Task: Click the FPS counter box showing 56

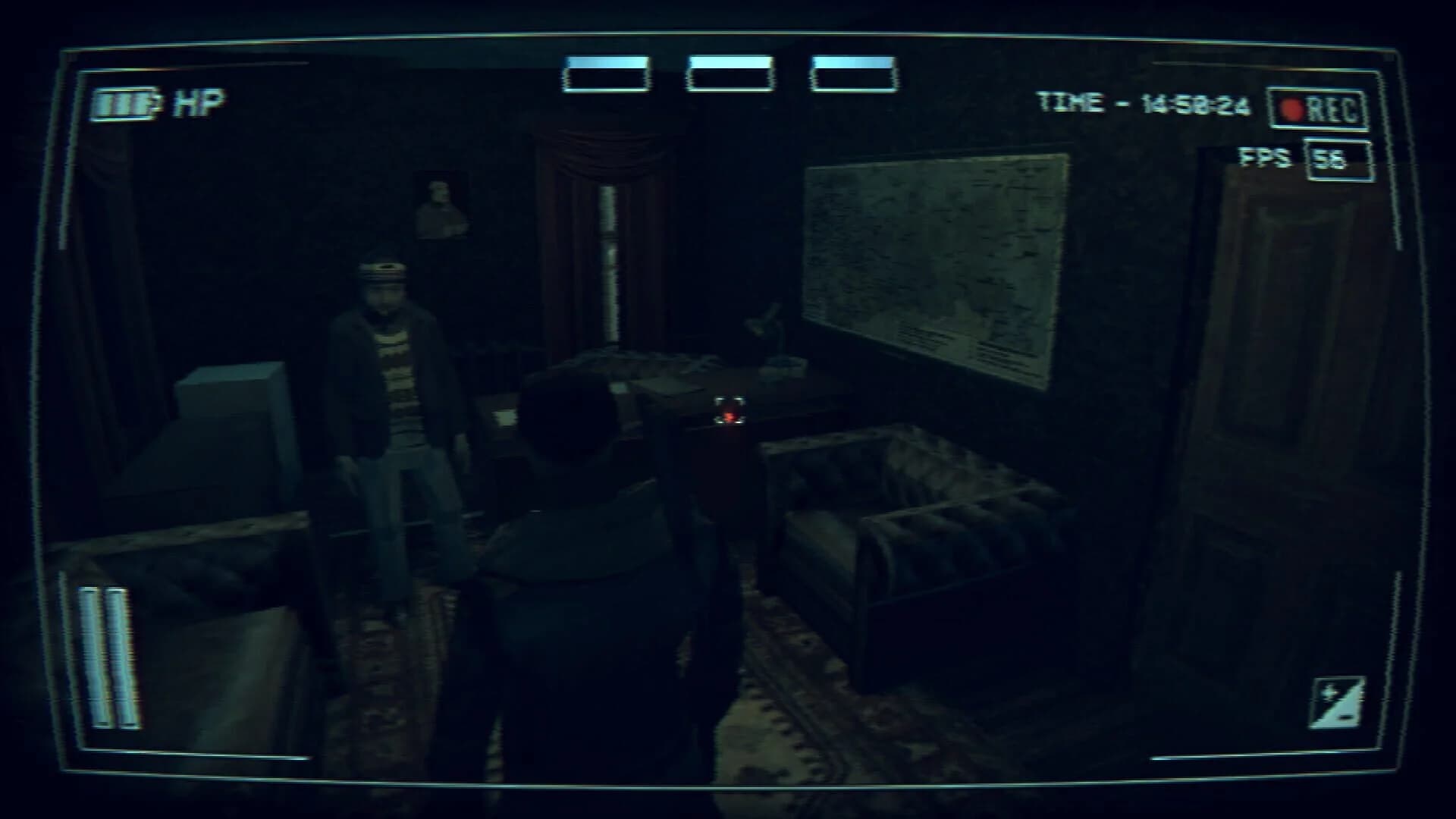Action: pyautogui.click(x=1337, y=161)
